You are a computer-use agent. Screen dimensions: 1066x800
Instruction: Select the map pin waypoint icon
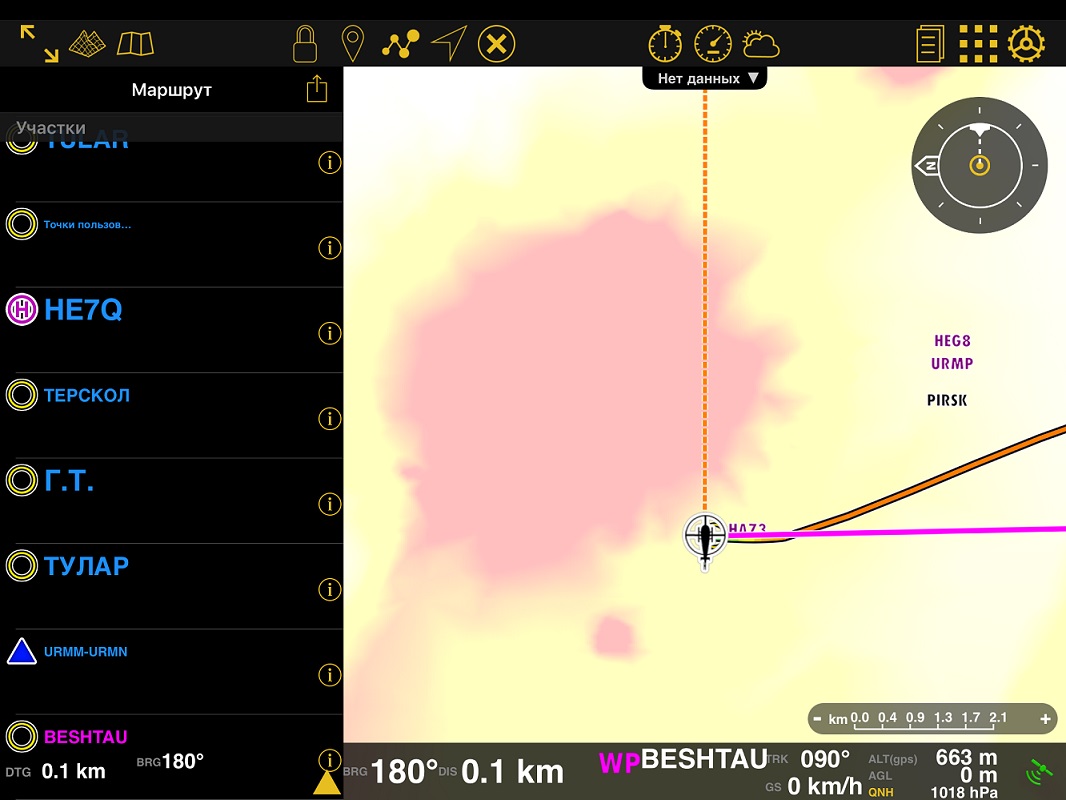(x=352, y=44)
